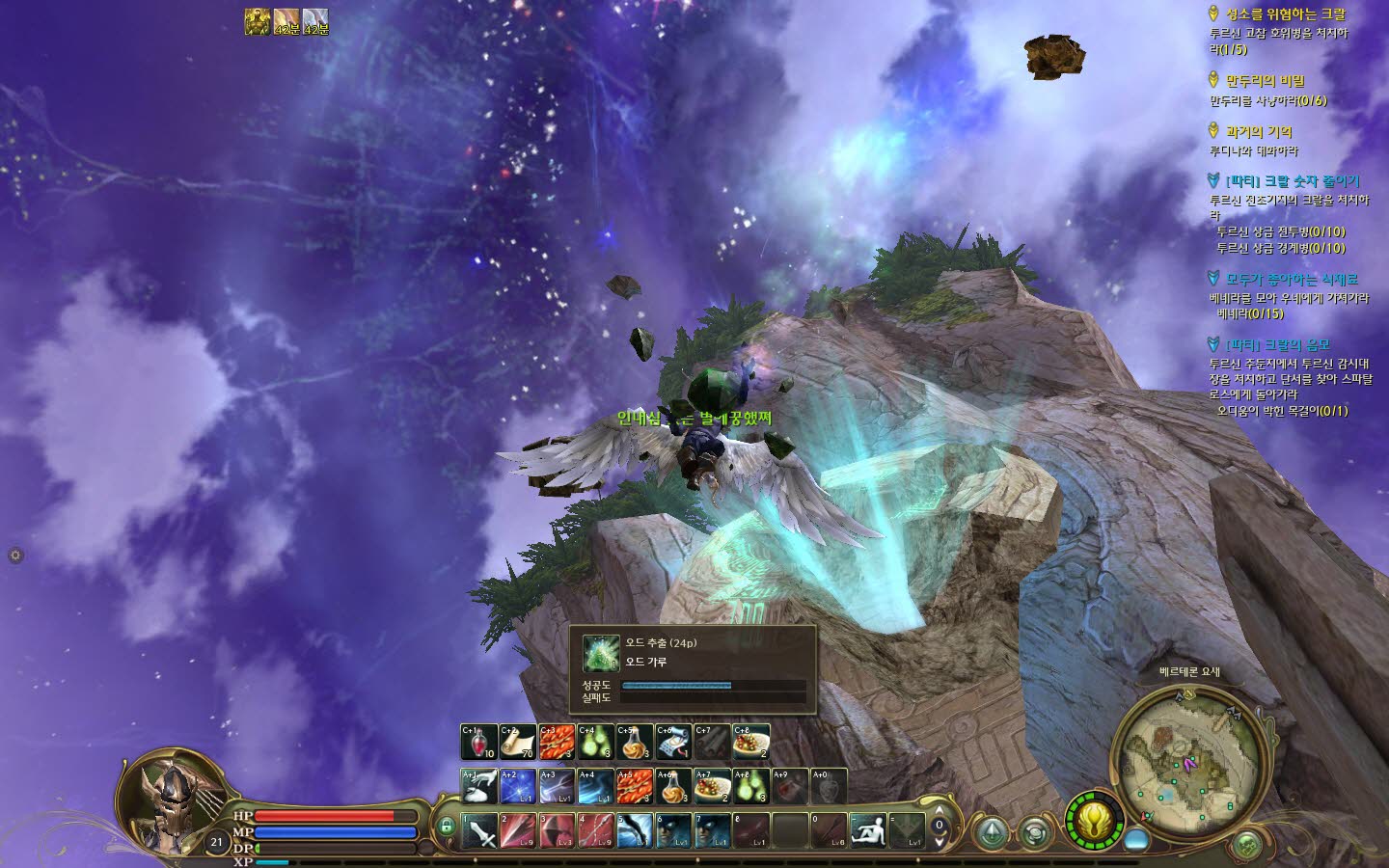Activate the sword attack skill in slot 1

tap(479, 830)
